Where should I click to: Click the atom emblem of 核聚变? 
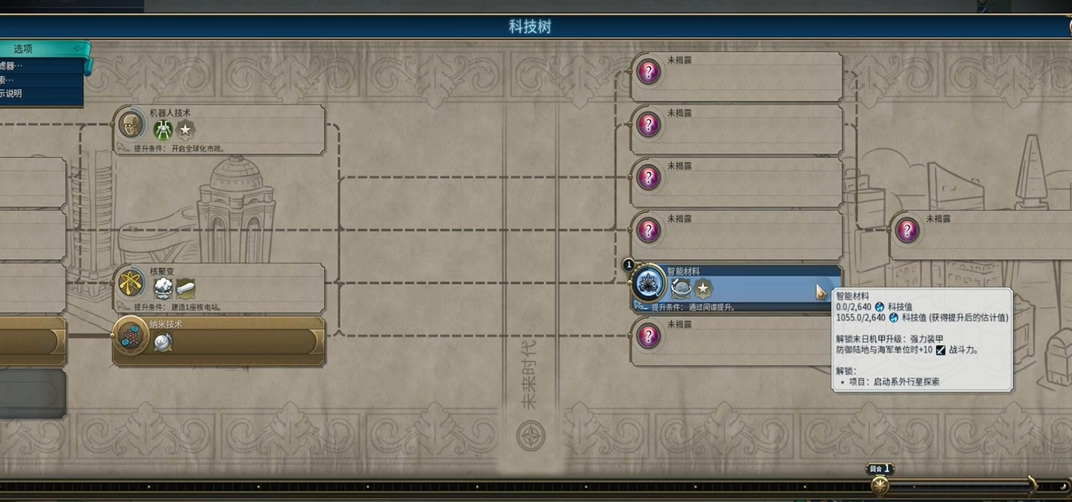tap(130, 283)
